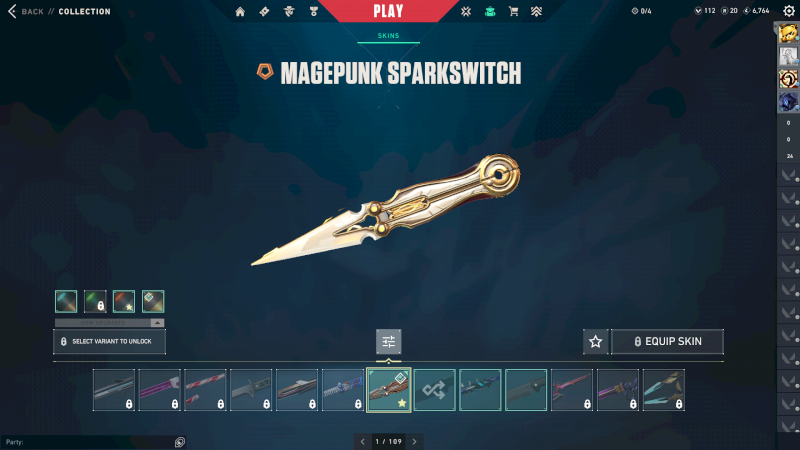The width and height of the screenshot is (800, 450).
Task: Equip the Magepunk Sparkswitch skin
Action: [667, 342]
